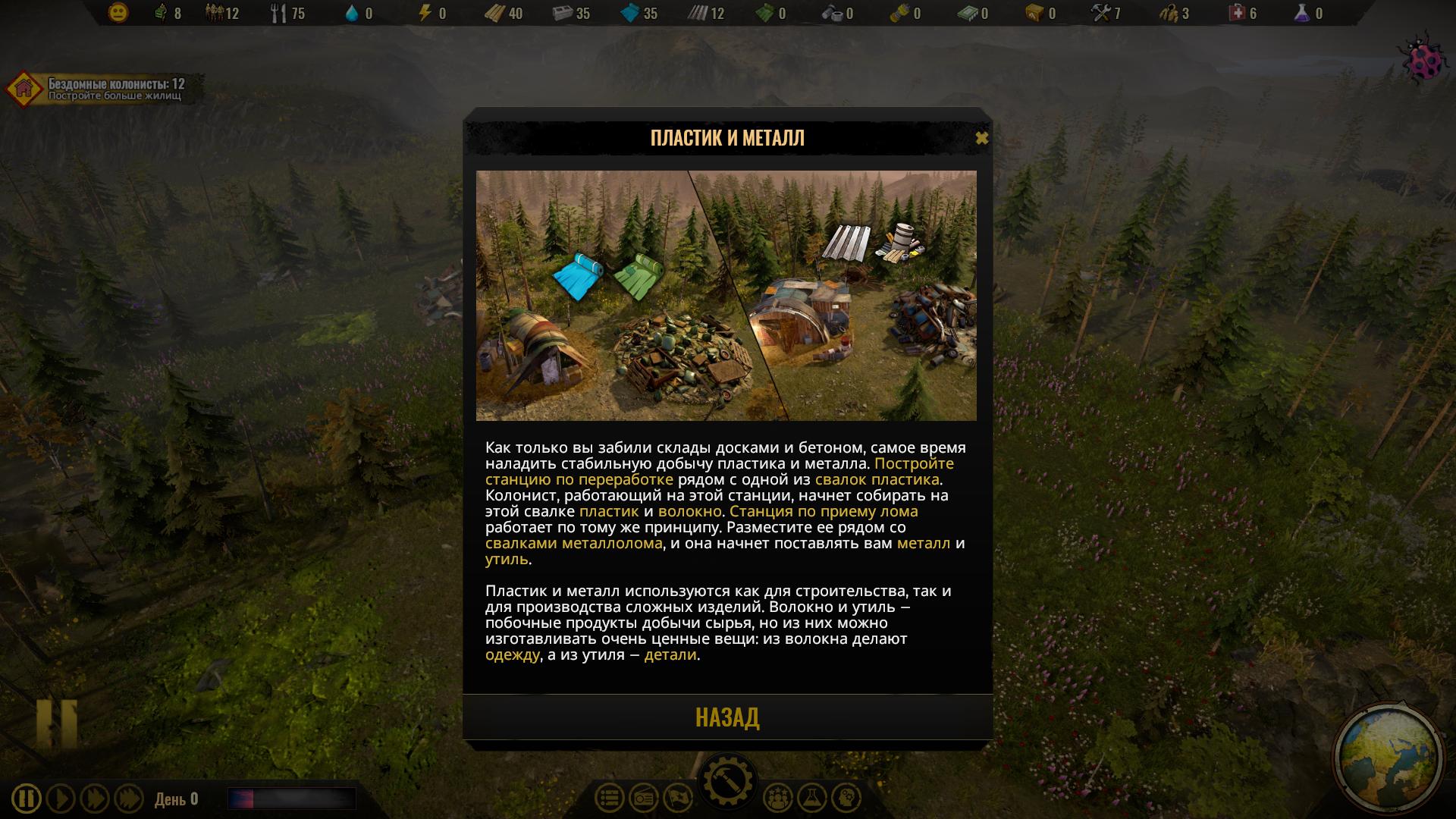Set game speed to normal play
The width and height of the screenshot is (1456, 819).
pos(61,799)
